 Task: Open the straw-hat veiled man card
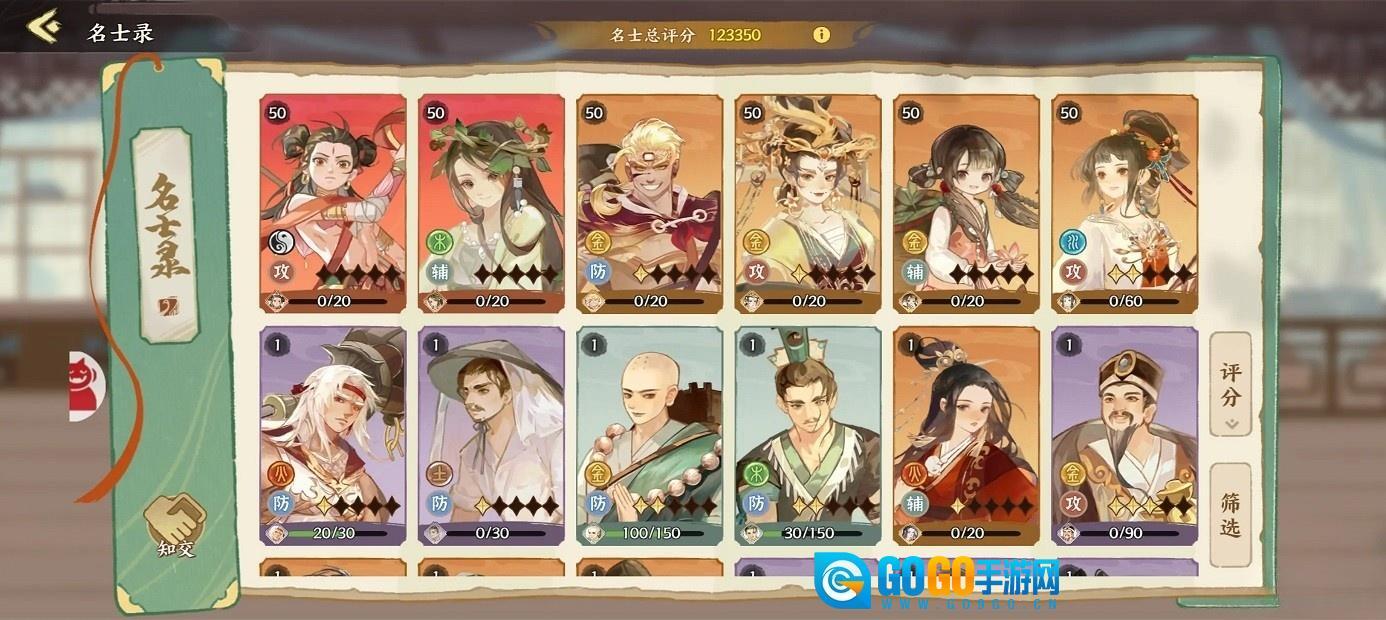click(491, 436)
